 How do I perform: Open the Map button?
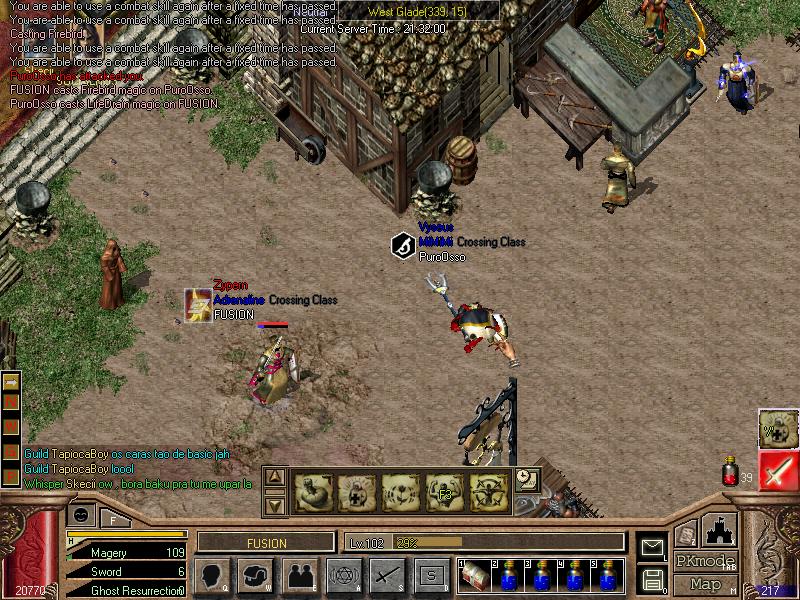pyautogui.click(x=705, y=584)
